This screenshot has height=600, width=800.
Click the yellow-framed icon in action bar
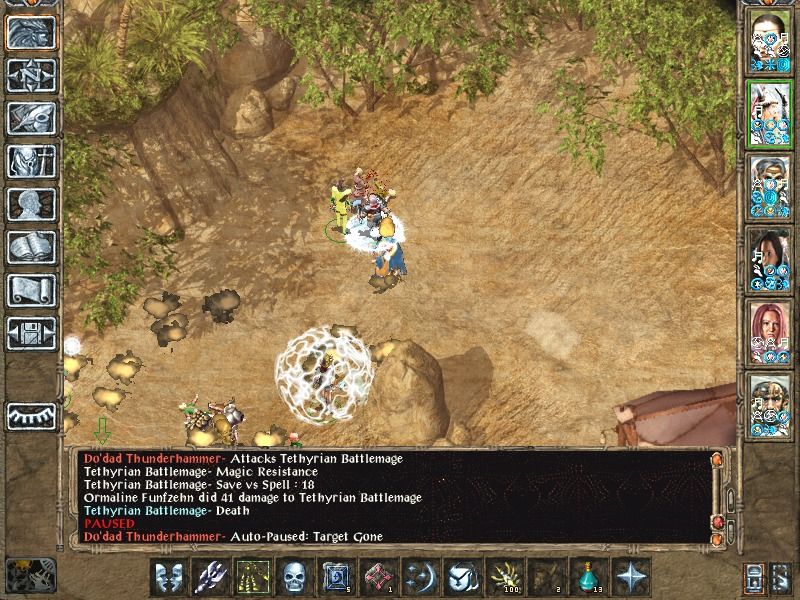pyautogui.click(x=252, y=577)
